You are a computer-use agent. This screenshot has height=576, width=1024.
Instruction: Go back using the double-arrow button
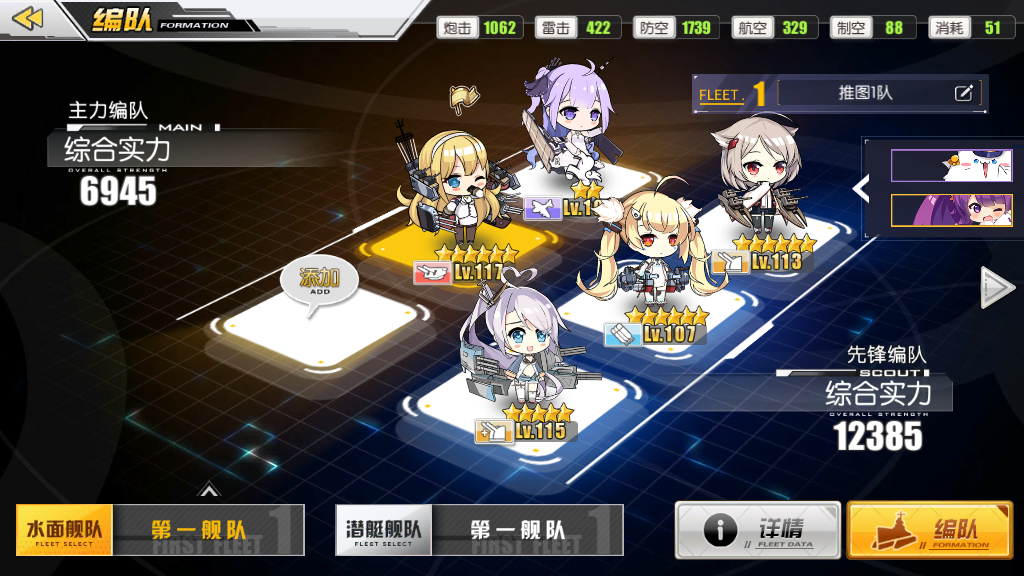29,18
